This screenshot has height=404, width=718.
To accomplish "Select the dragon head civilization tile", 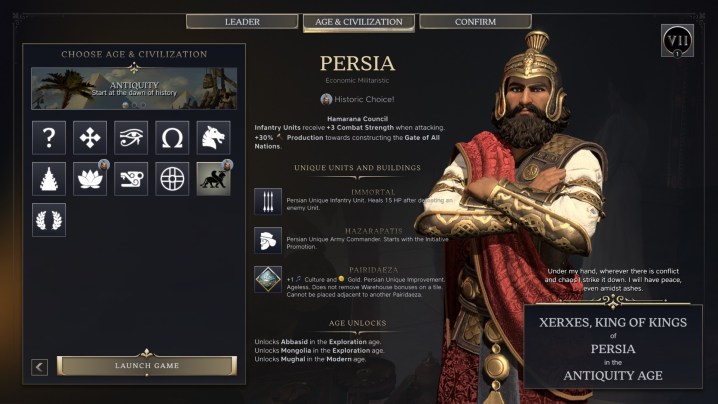I will [x=213, y=137].
